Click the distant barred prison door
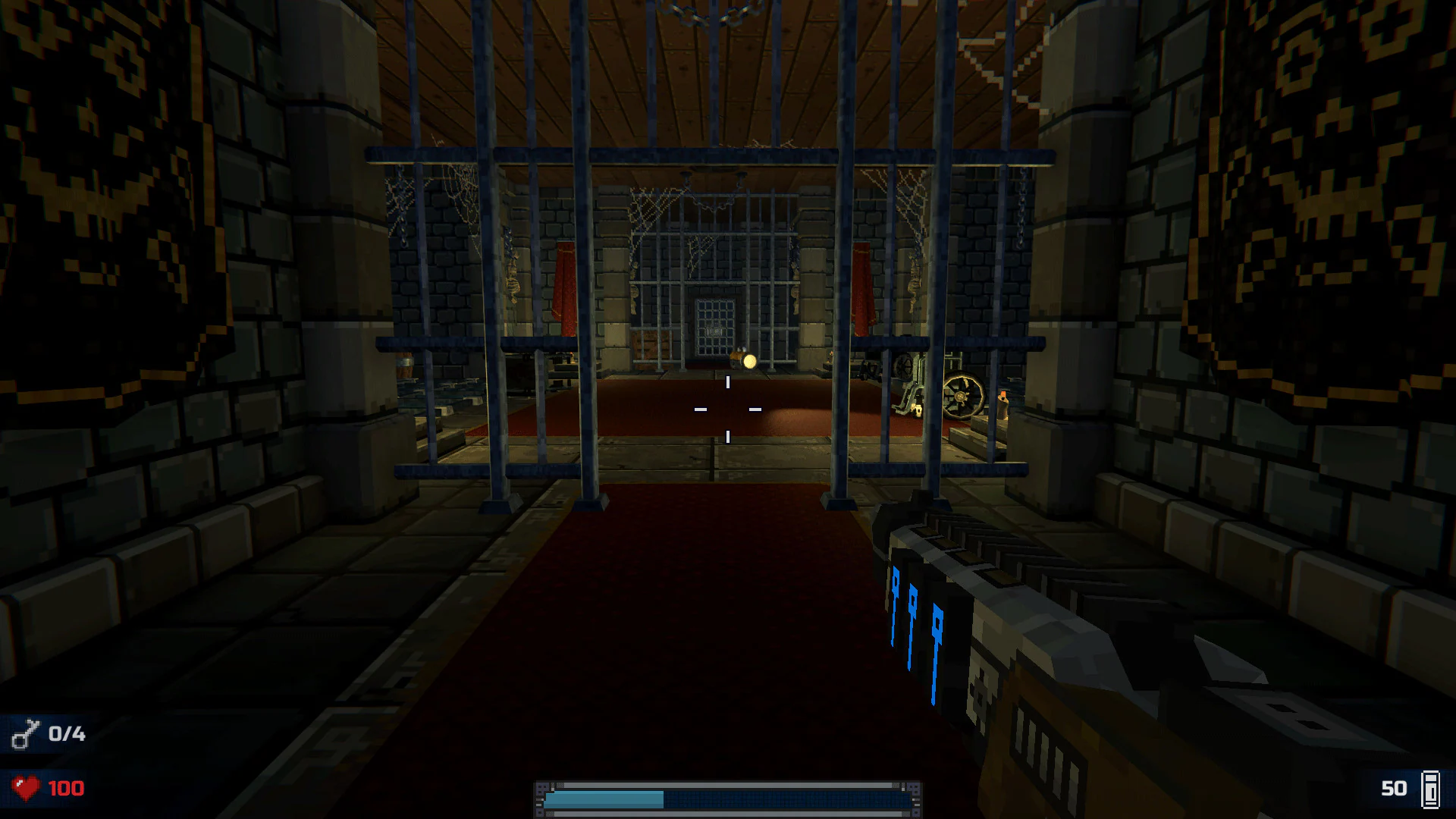The image size is (1456, 819). tap(714, 326)
